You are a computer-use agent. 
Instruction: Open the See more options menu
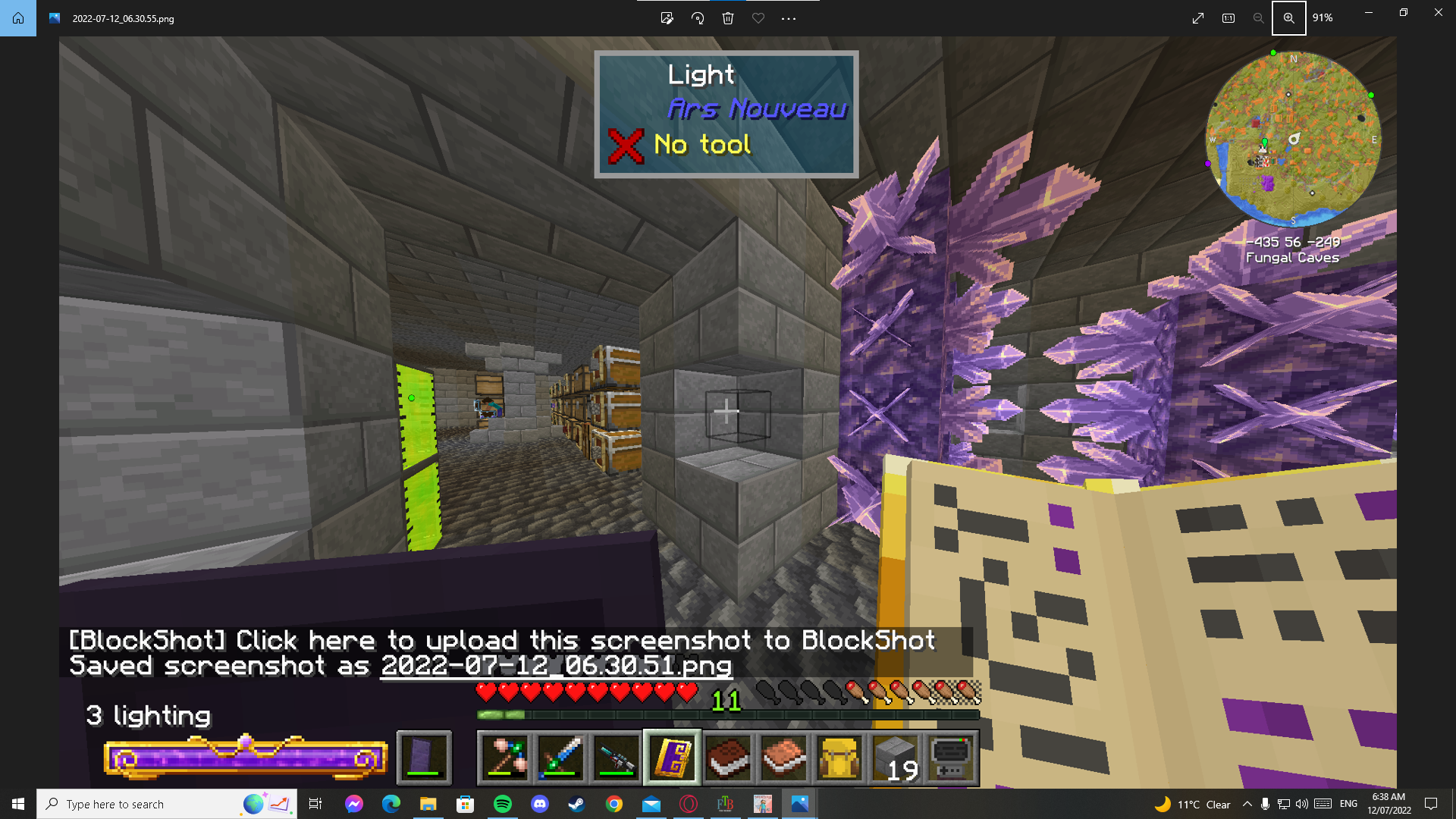point(789,18)
